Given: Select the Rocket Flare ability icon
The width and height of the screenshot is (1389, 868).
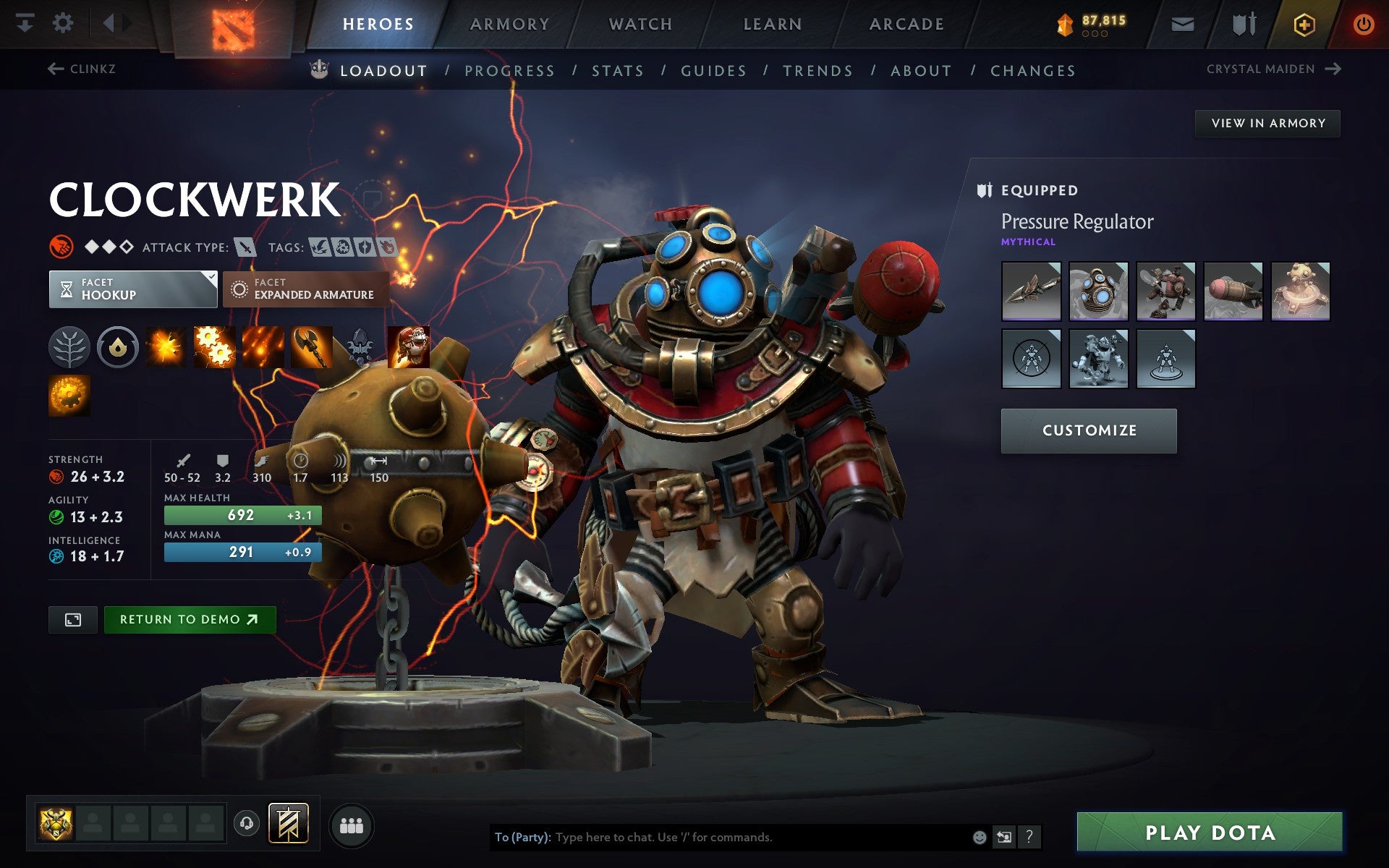Looking at the screenshot, I should point(263,346).
